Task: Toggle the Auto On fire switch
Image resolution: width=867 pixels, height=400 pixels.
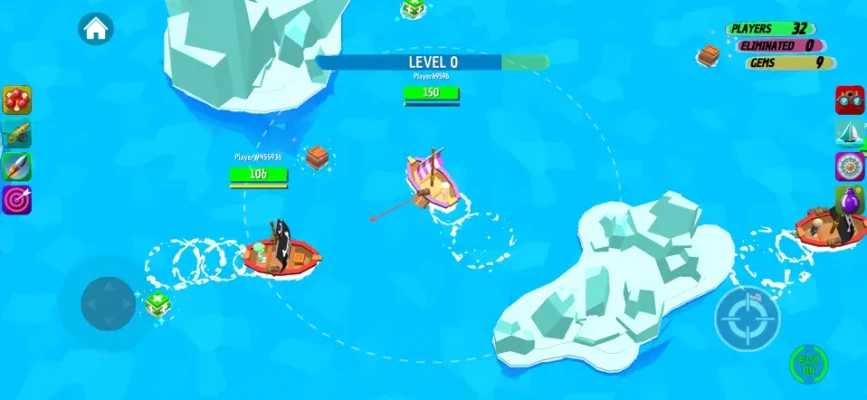Action: 808,362
